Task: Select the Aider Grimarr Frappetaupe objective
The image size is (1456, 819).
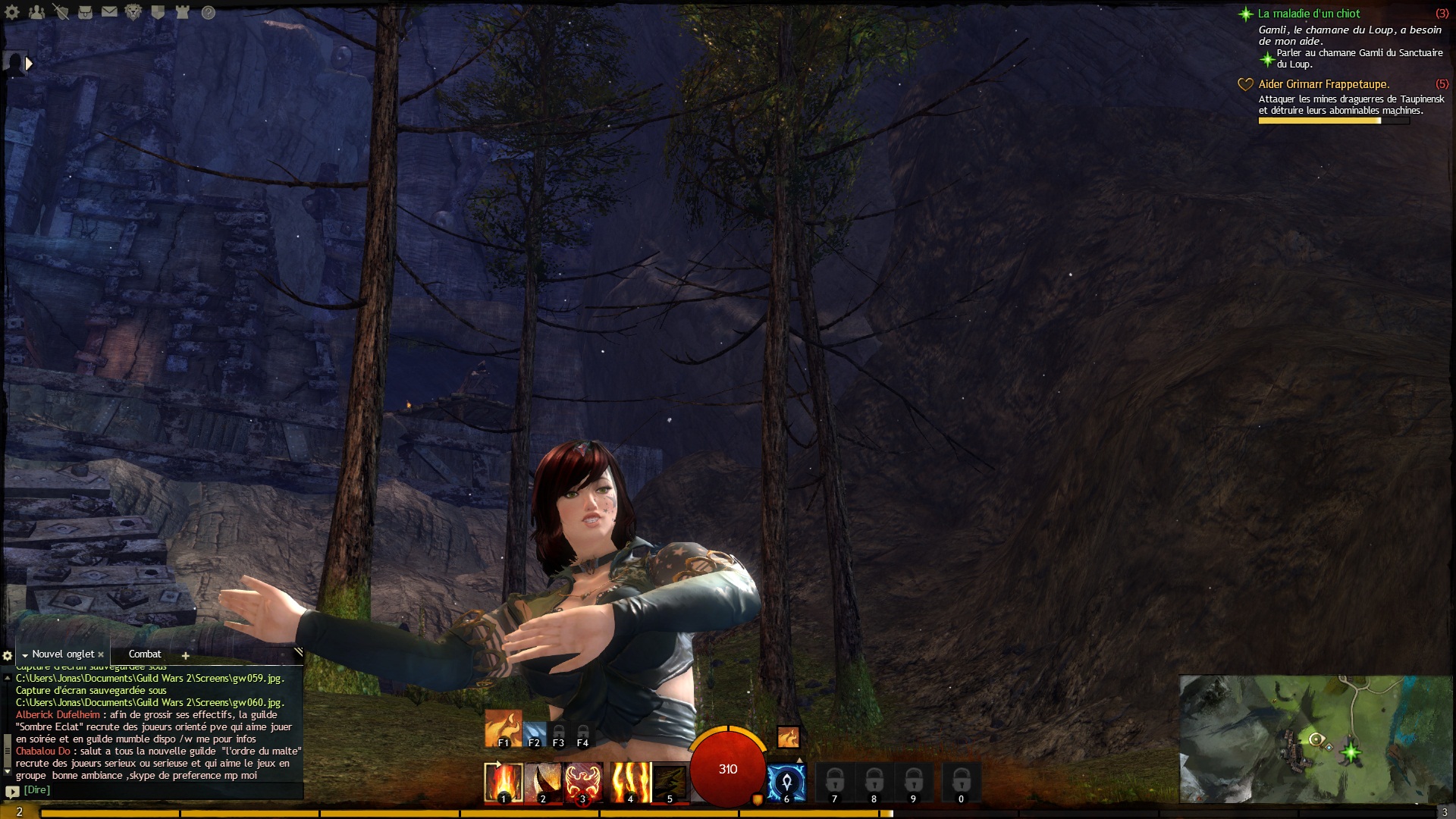Action: (1323, 84)
